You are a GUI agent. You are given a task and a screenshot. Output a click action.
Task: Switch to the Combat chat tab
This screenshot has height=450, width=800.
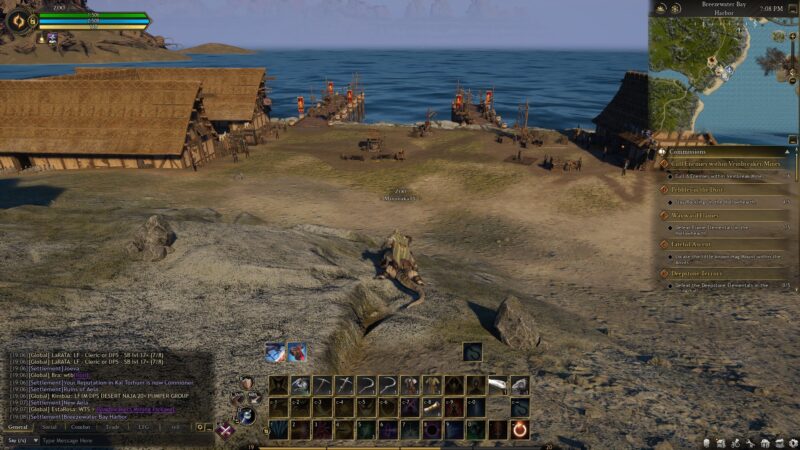(81, 426)
